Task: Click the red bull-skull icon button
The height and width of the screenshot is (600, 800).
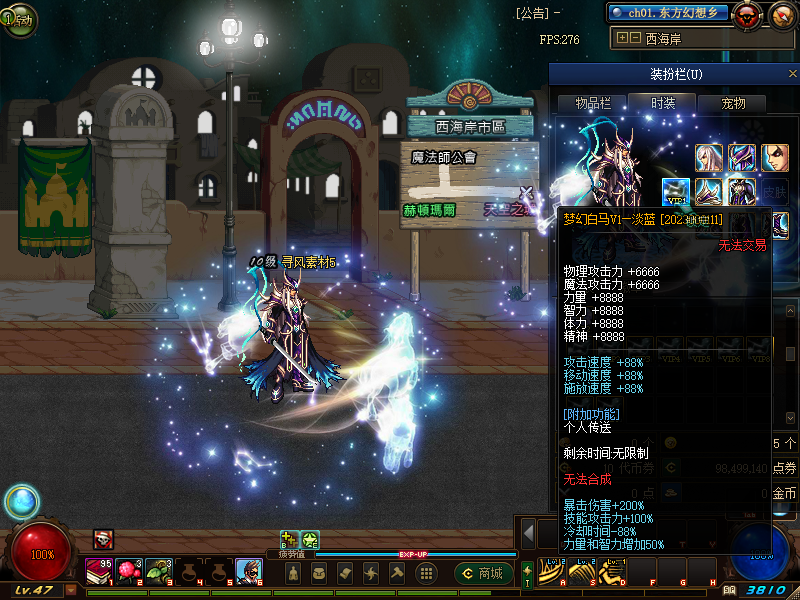Action: (746, 15)
